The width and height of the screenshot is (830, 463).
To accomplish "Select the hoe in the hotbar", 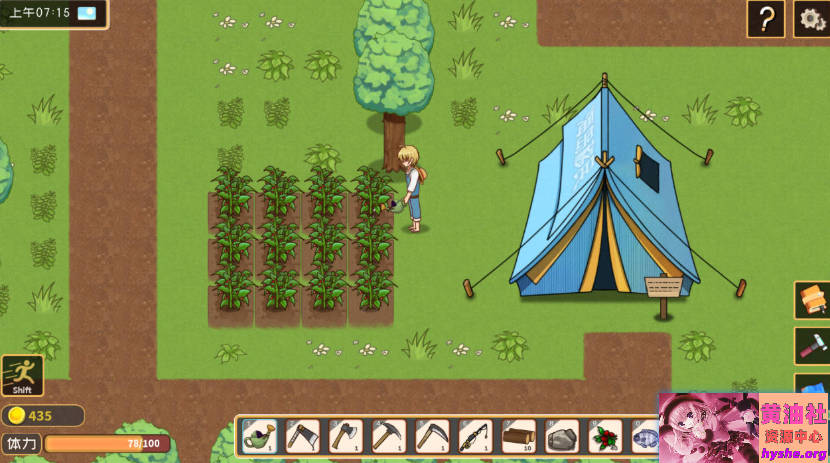I will tap(303, 436).
